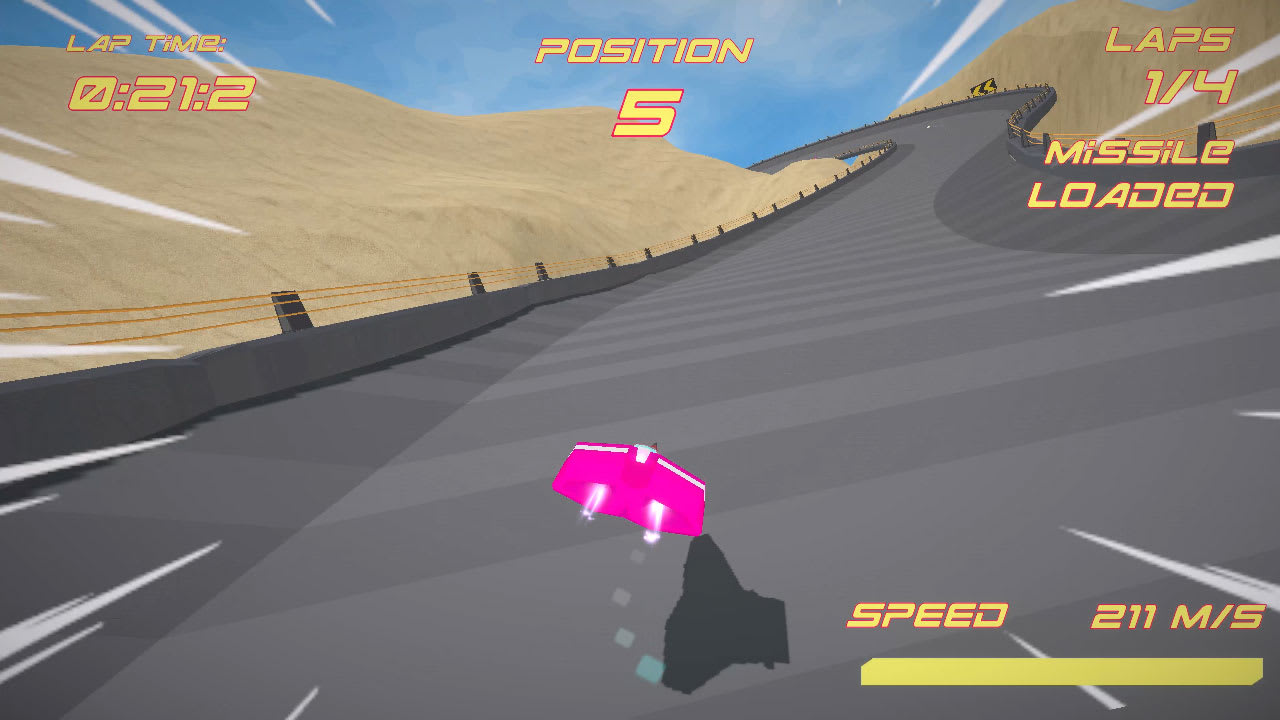
Task: Click the ship's right thruster flame
Action: (x=655, y=515)
